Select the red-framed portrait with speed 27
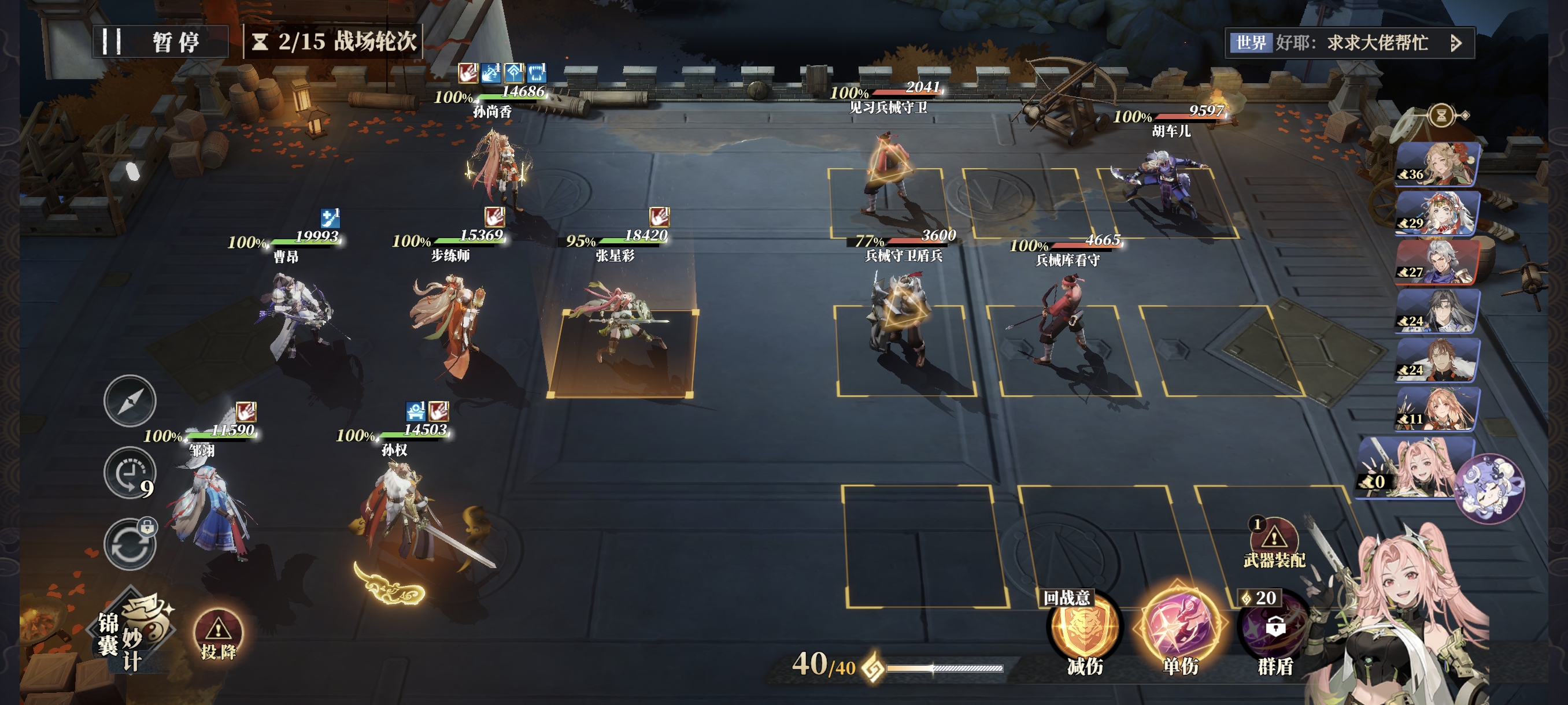The width and height of the screenshot is (1568, 705). 1437,262
